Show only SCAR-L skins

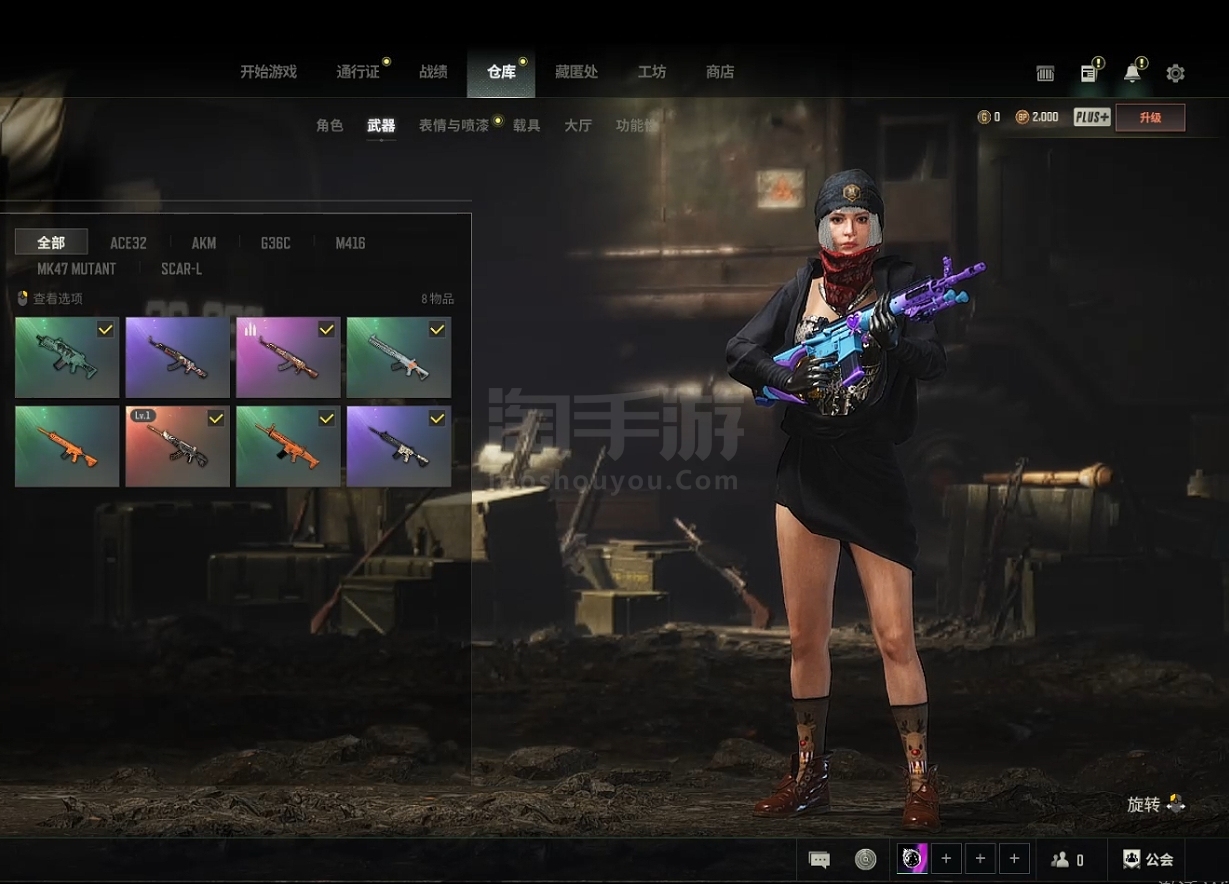pyautogui.click(x=181, y=269)
